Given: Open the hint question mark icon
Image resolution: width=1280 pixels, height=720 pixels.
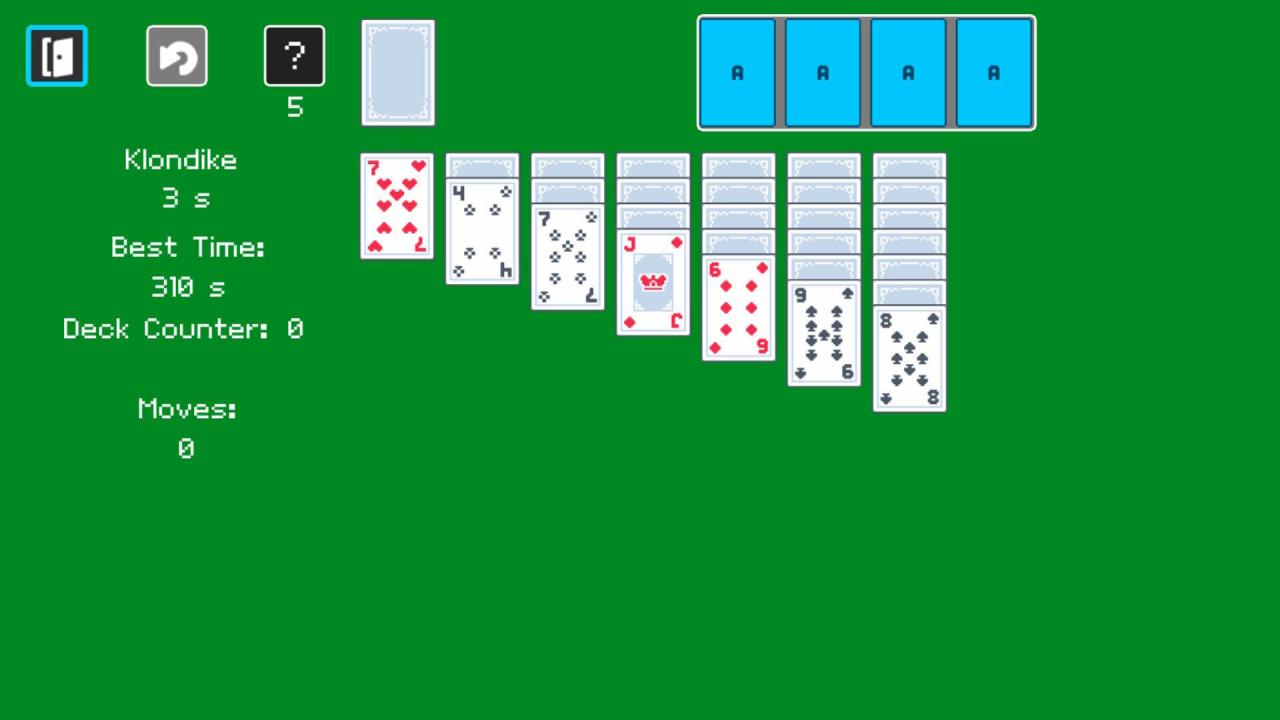Looking at the screenshot, I should coord(294,55).
